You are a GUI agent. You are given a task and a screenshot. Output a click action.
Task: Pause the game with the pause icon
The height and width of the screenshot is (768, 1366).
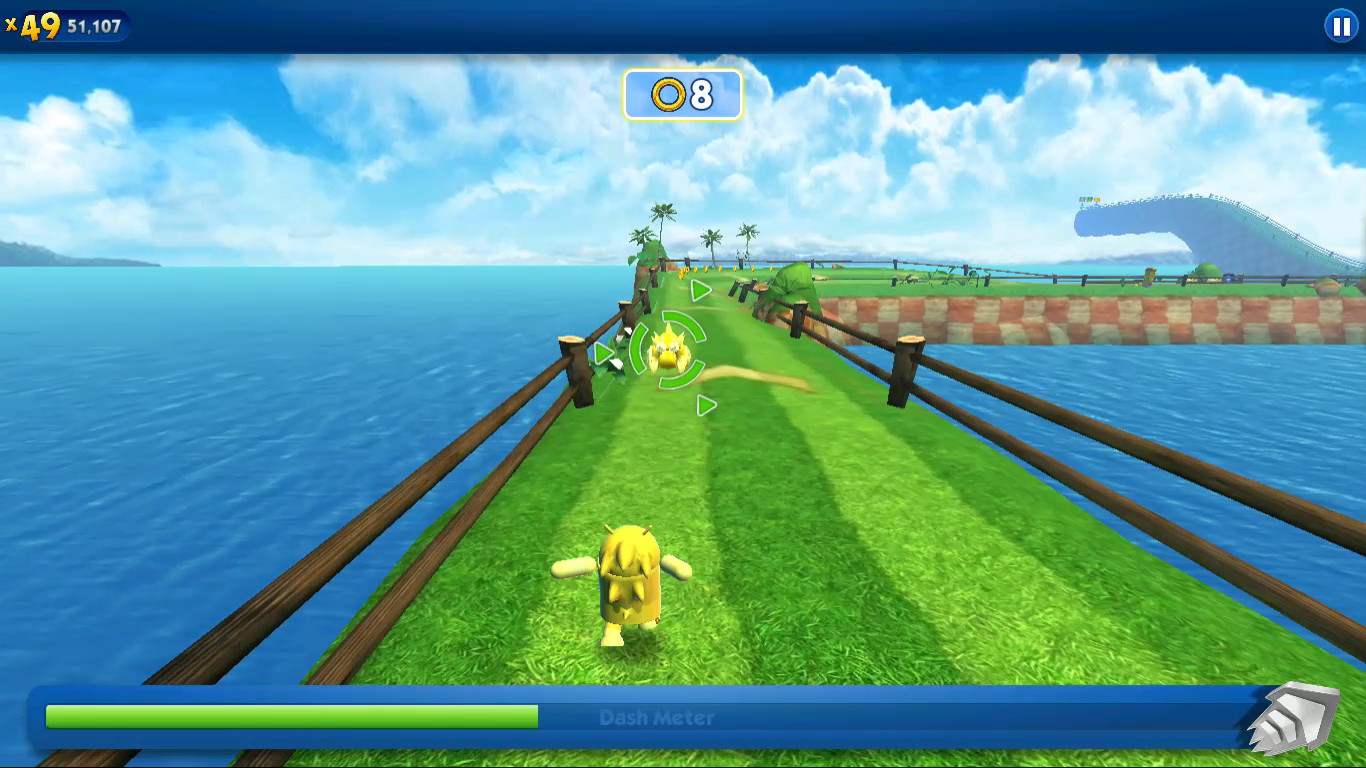(x=1340, y=26)
